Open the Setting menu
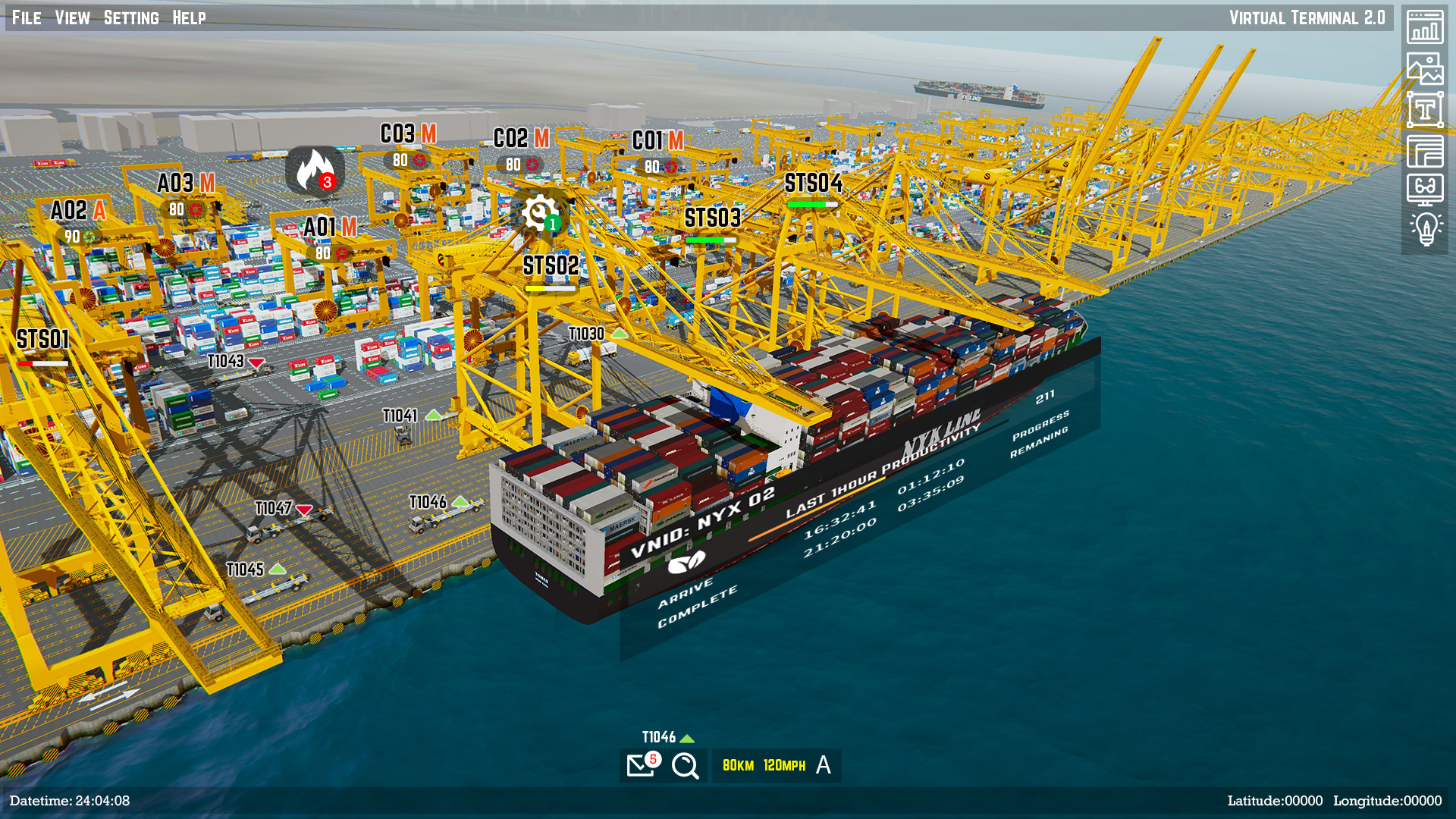Screen dimensions: 1456x819 click(131, 17)
